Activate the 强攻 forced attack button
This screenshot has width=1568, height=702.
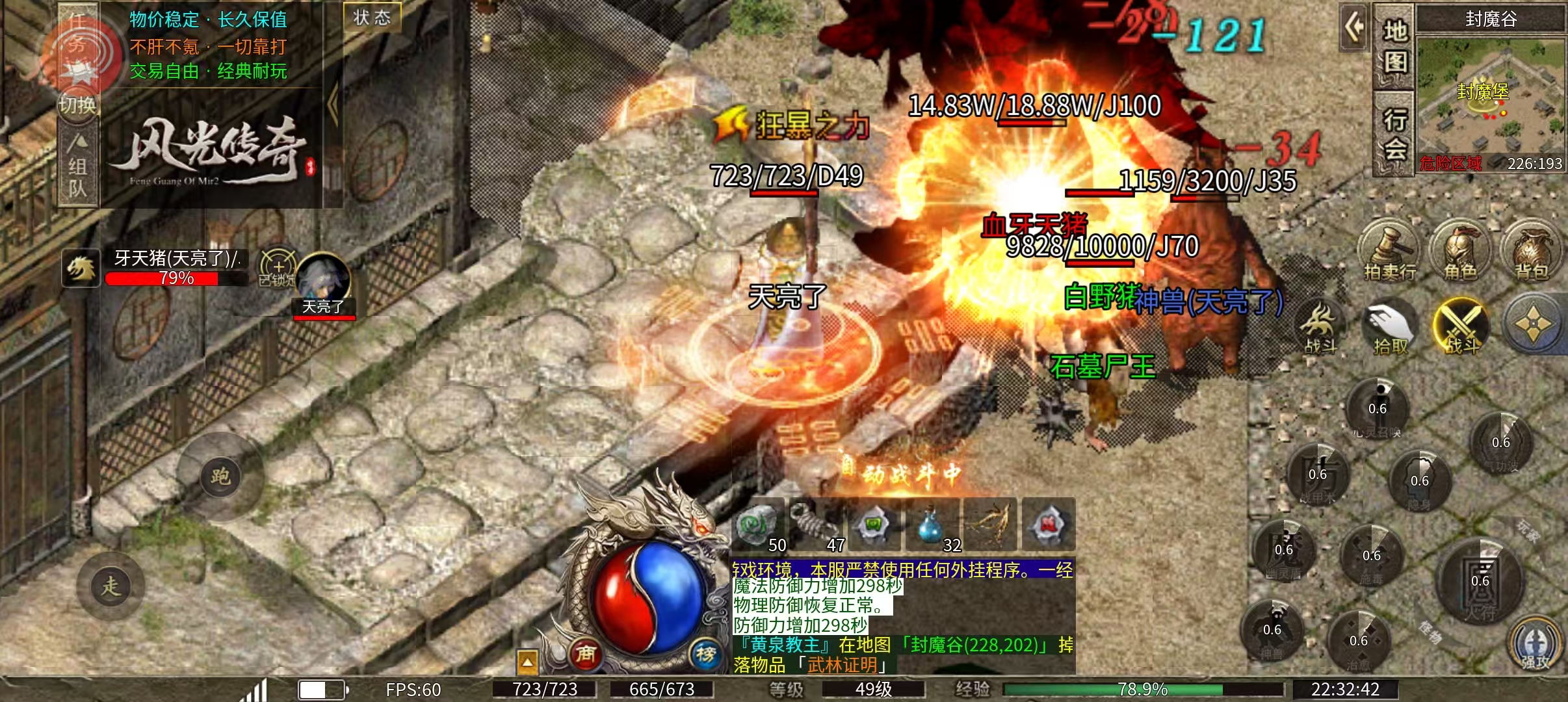(x=1534, y=644)
